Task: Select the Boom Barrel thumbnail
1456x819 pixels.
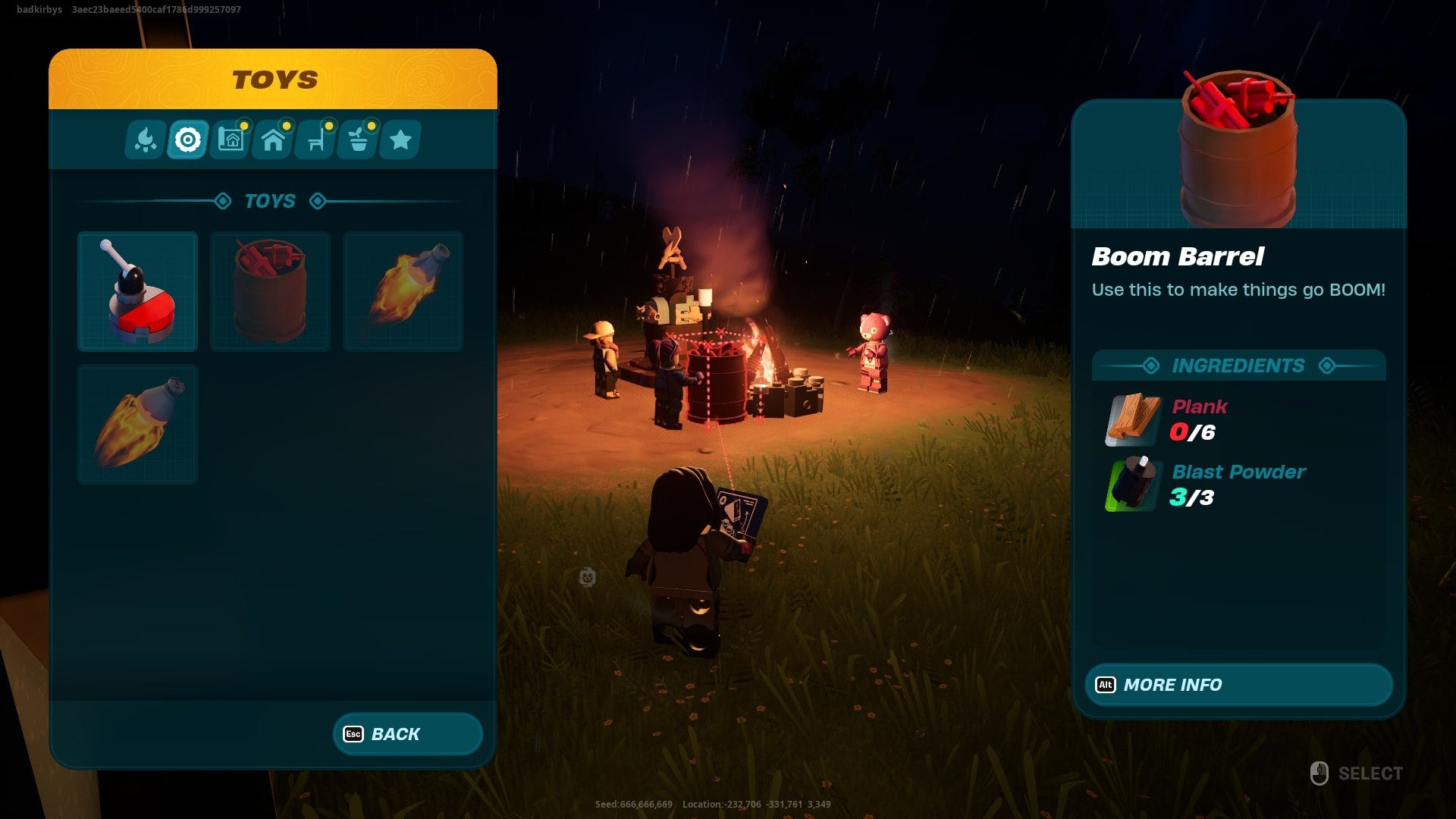Action: point(269,291)
